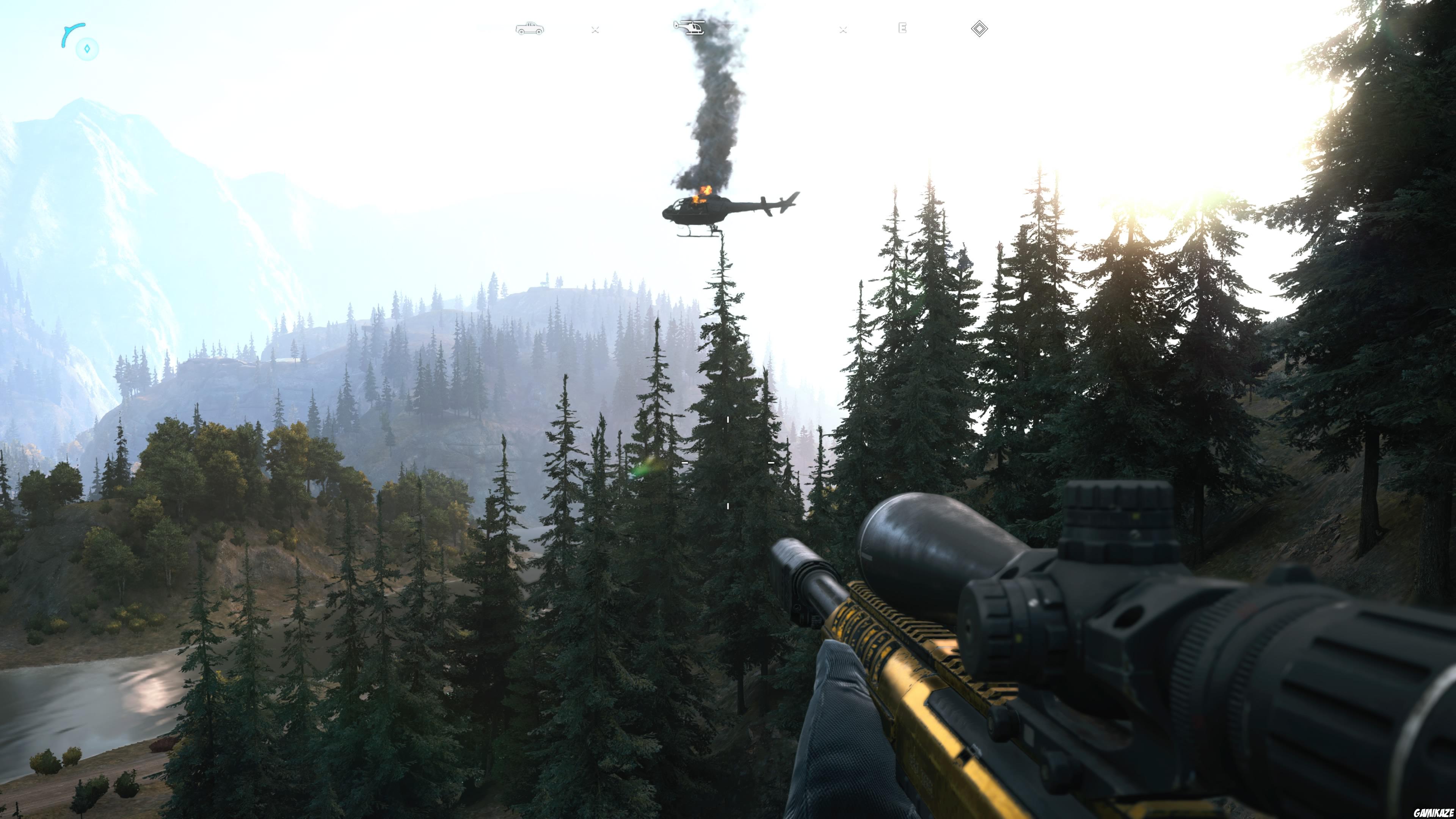The image size is (1456, 819).
Task: Select the diamond waypoint marker icon
Action: 980,29
